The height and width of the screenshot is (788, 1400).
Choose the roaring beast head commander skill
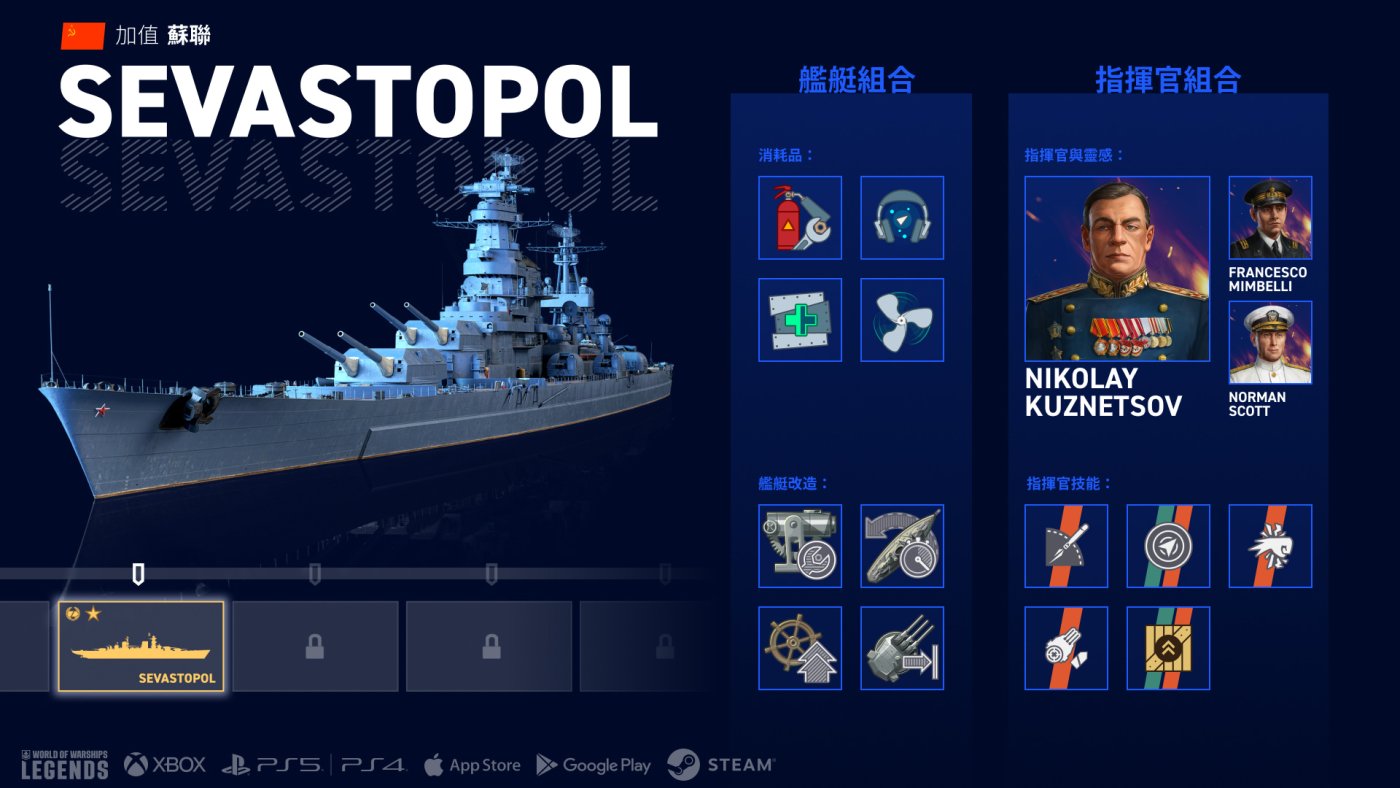click(x=1270, y=546)
